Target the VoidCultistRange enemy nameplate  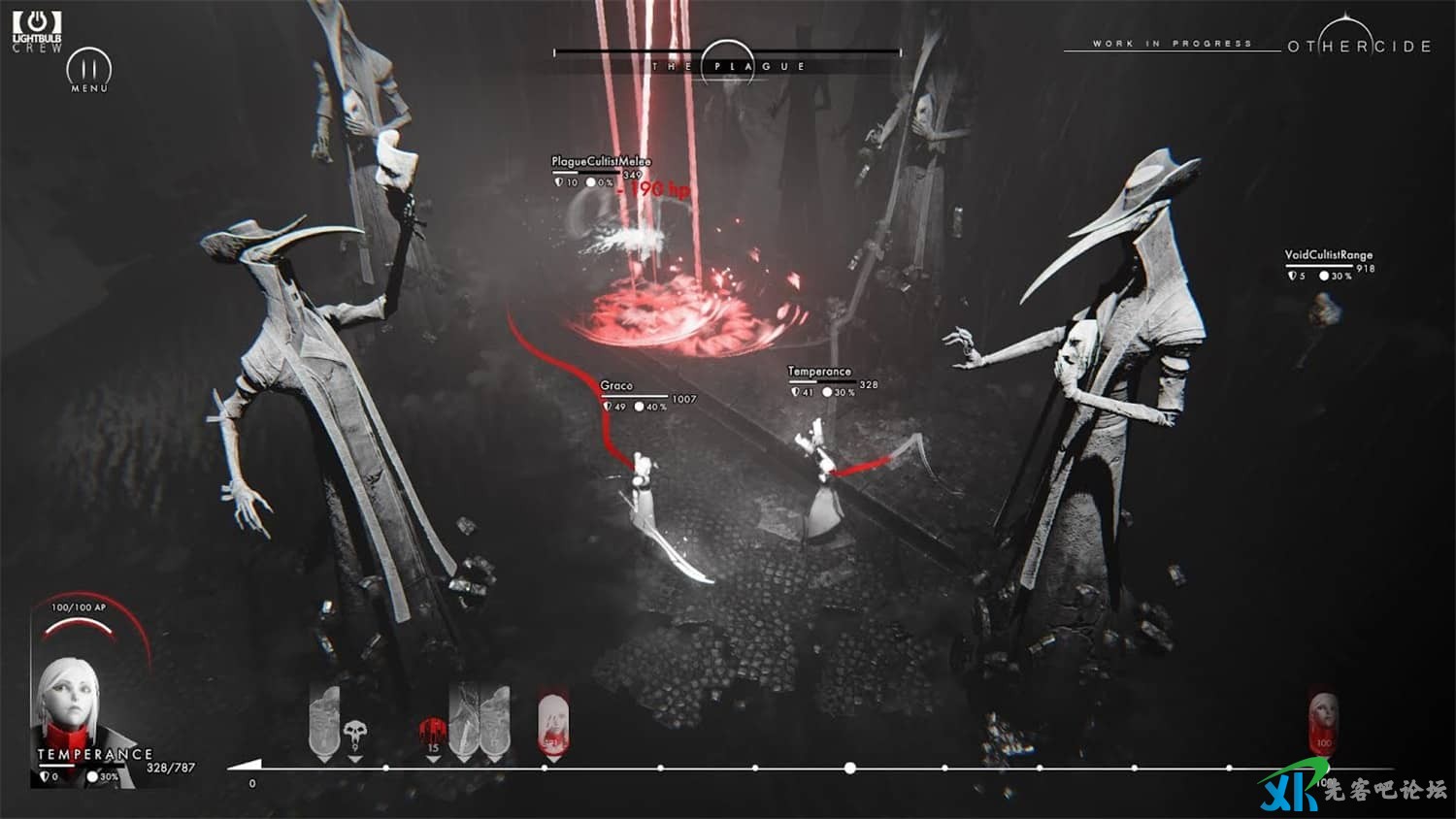coord(1328,255)
